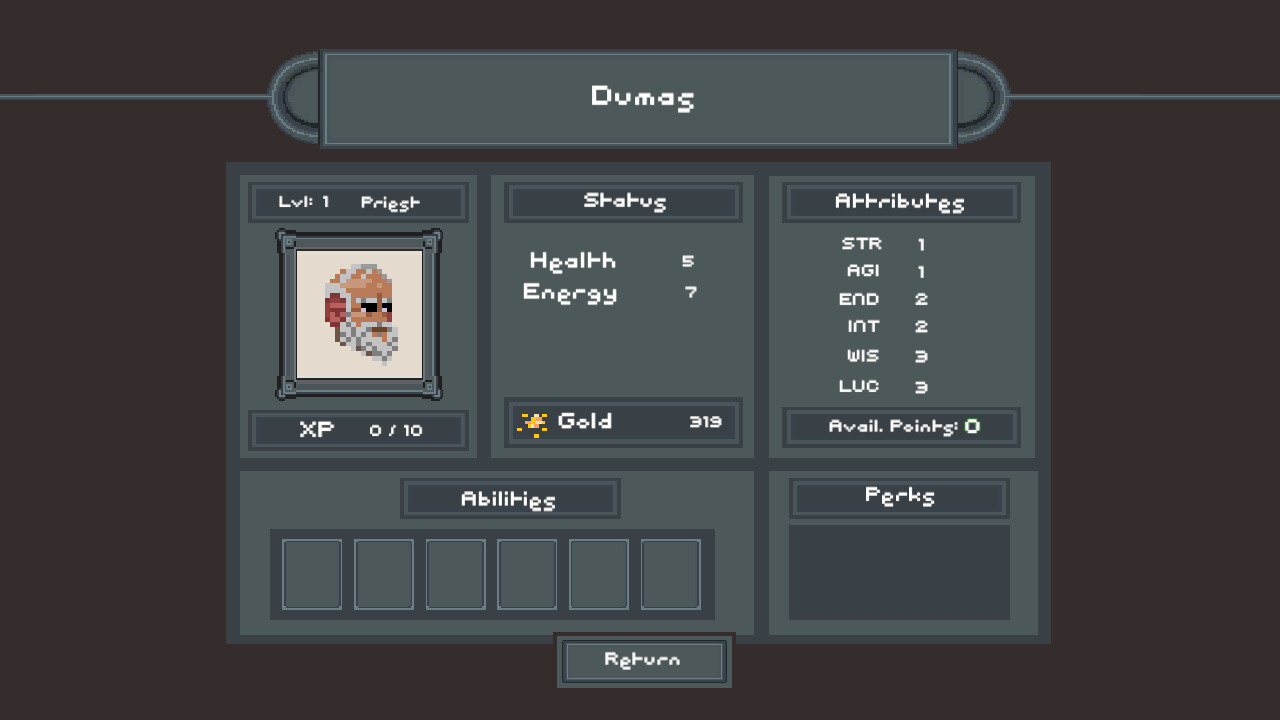Click the XP 0/10 progress bar
The width and height of the screenshot is (1280, 720).
357,431
